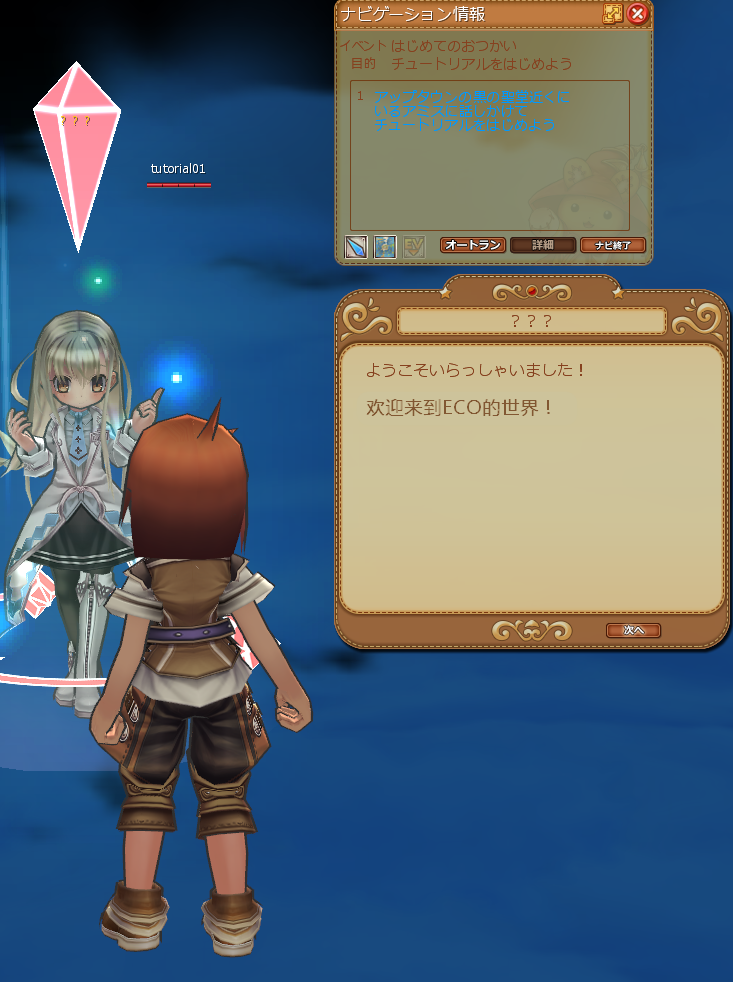Advance dialogue with the 次へ button
Image resolution: width=733 pixels, height=982 pixels.
(633, 630)
